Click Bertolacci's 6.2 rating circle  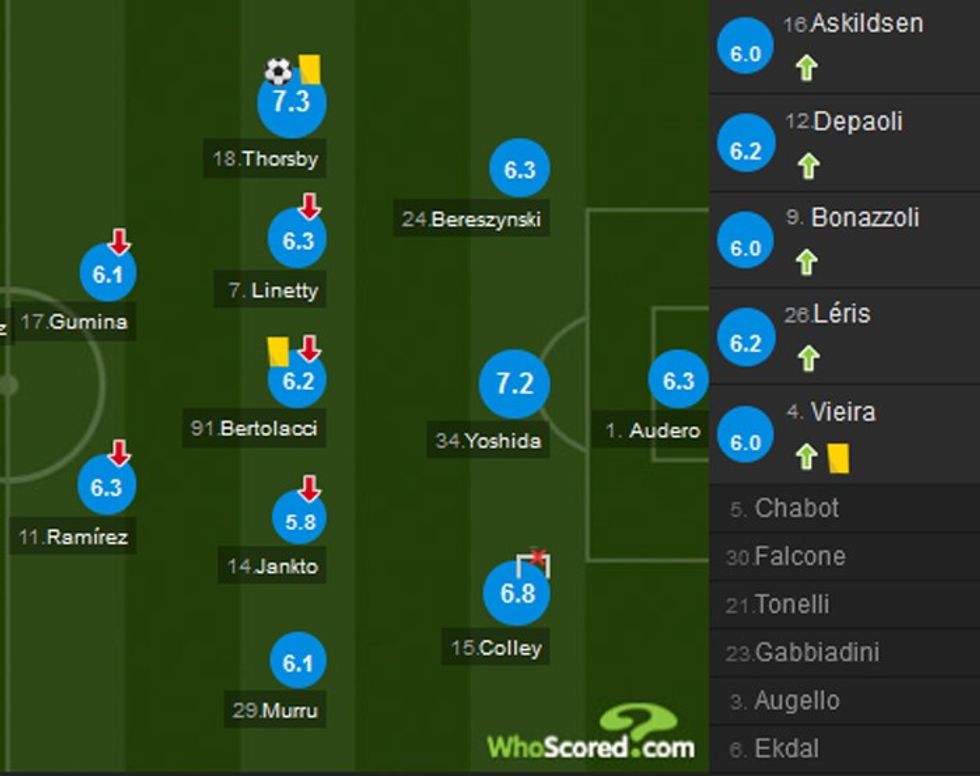[298, 381]
